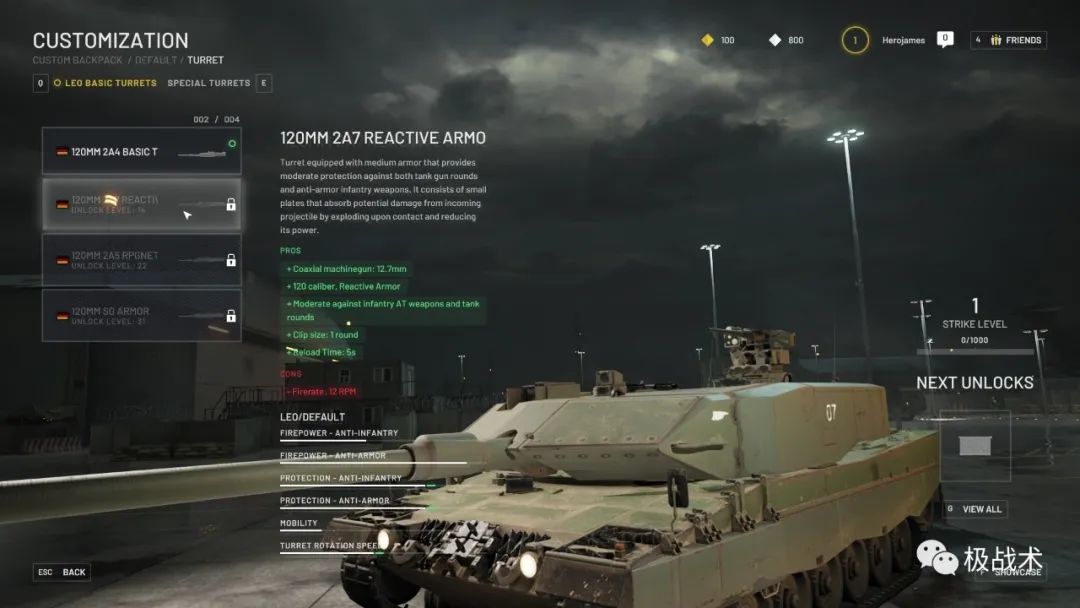Image resolution: width=1080 pixels, height=608 pixels.
Task: Click the next unlock preview thumbnail
Action: (974, 446)
